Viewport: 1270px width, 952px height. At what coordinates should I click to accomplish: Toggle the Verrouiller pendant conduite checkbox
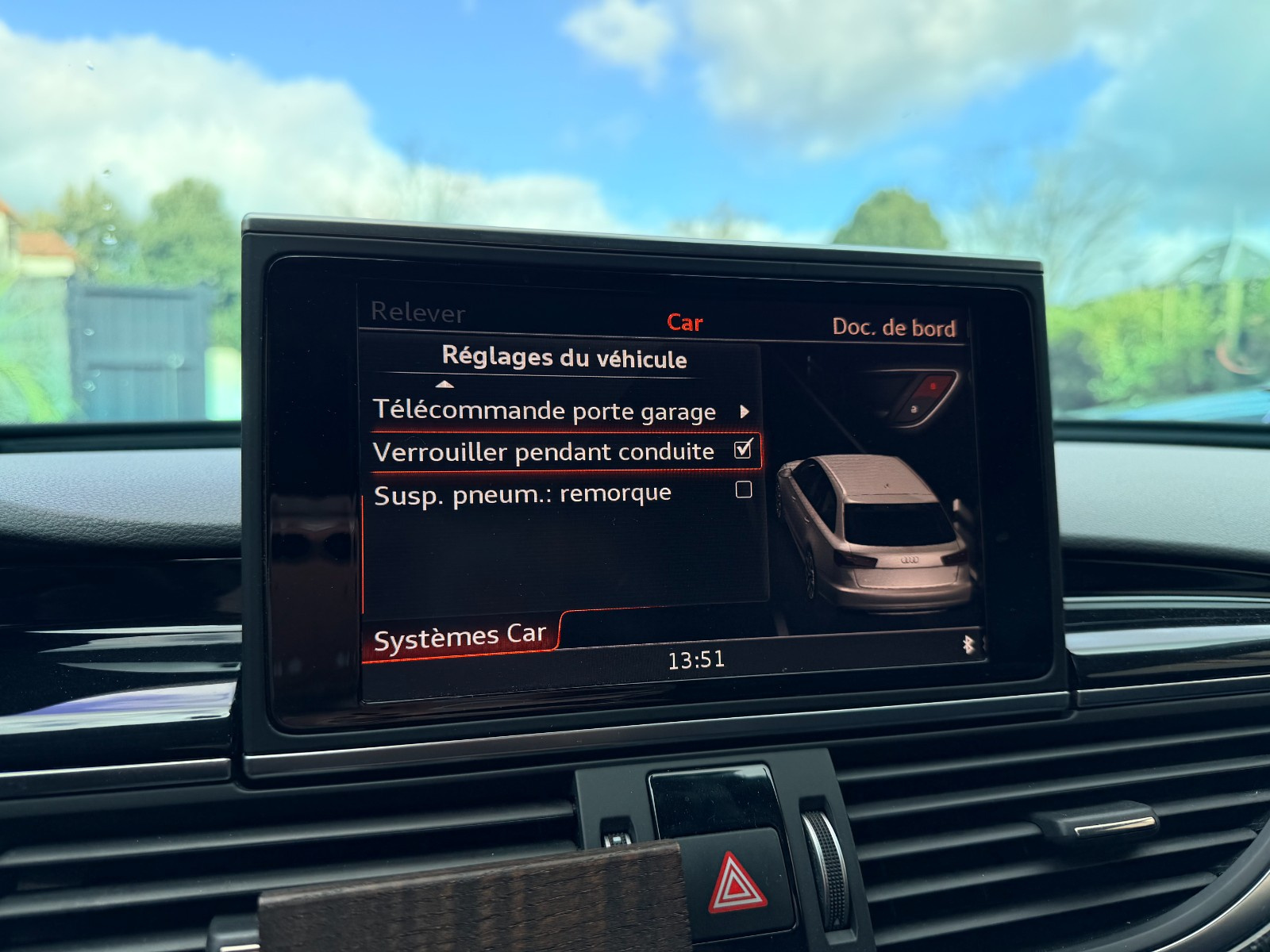743,450
